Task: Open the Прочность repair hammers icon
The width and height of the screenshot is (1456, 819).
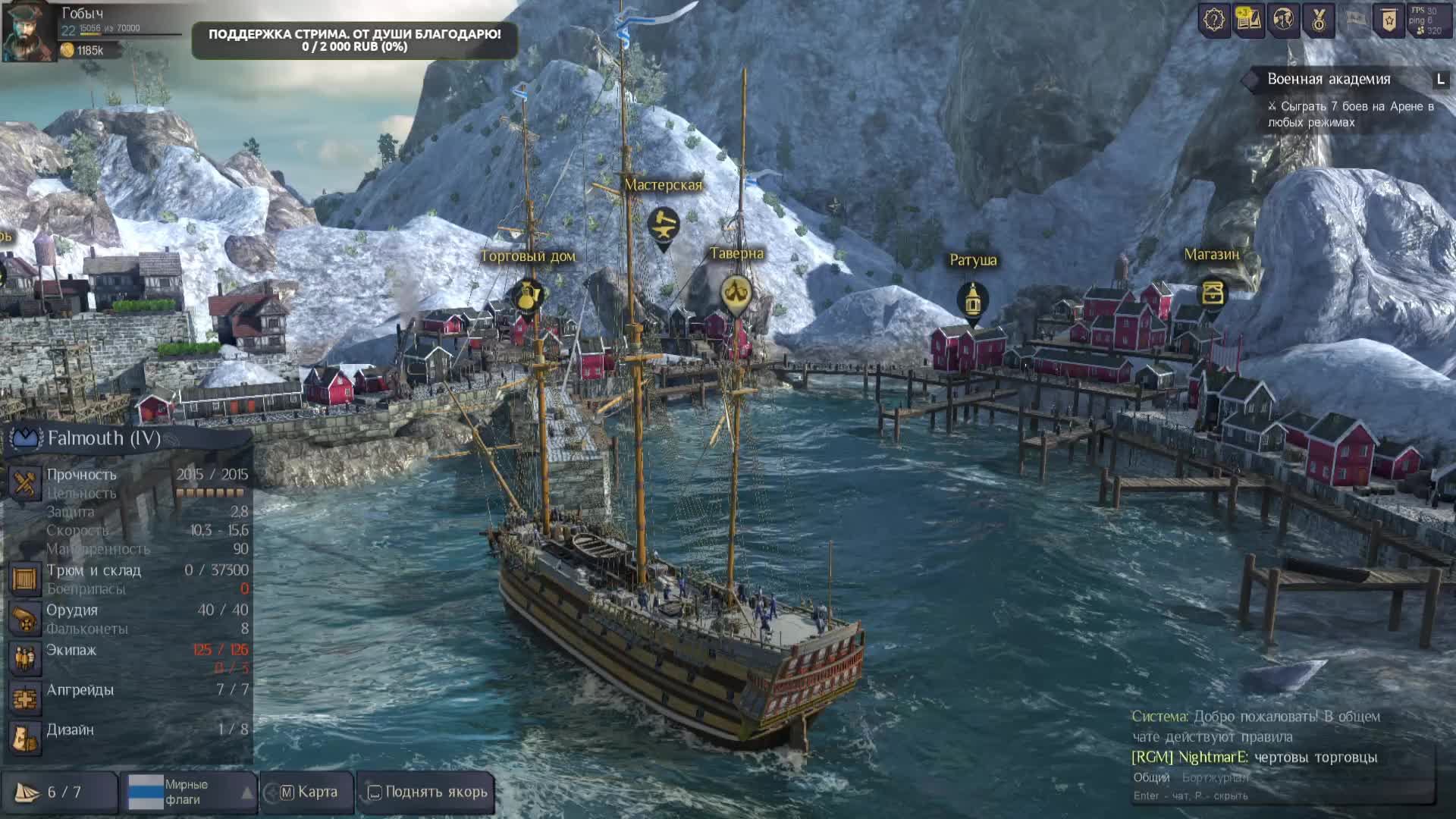Action: point(24,483)
